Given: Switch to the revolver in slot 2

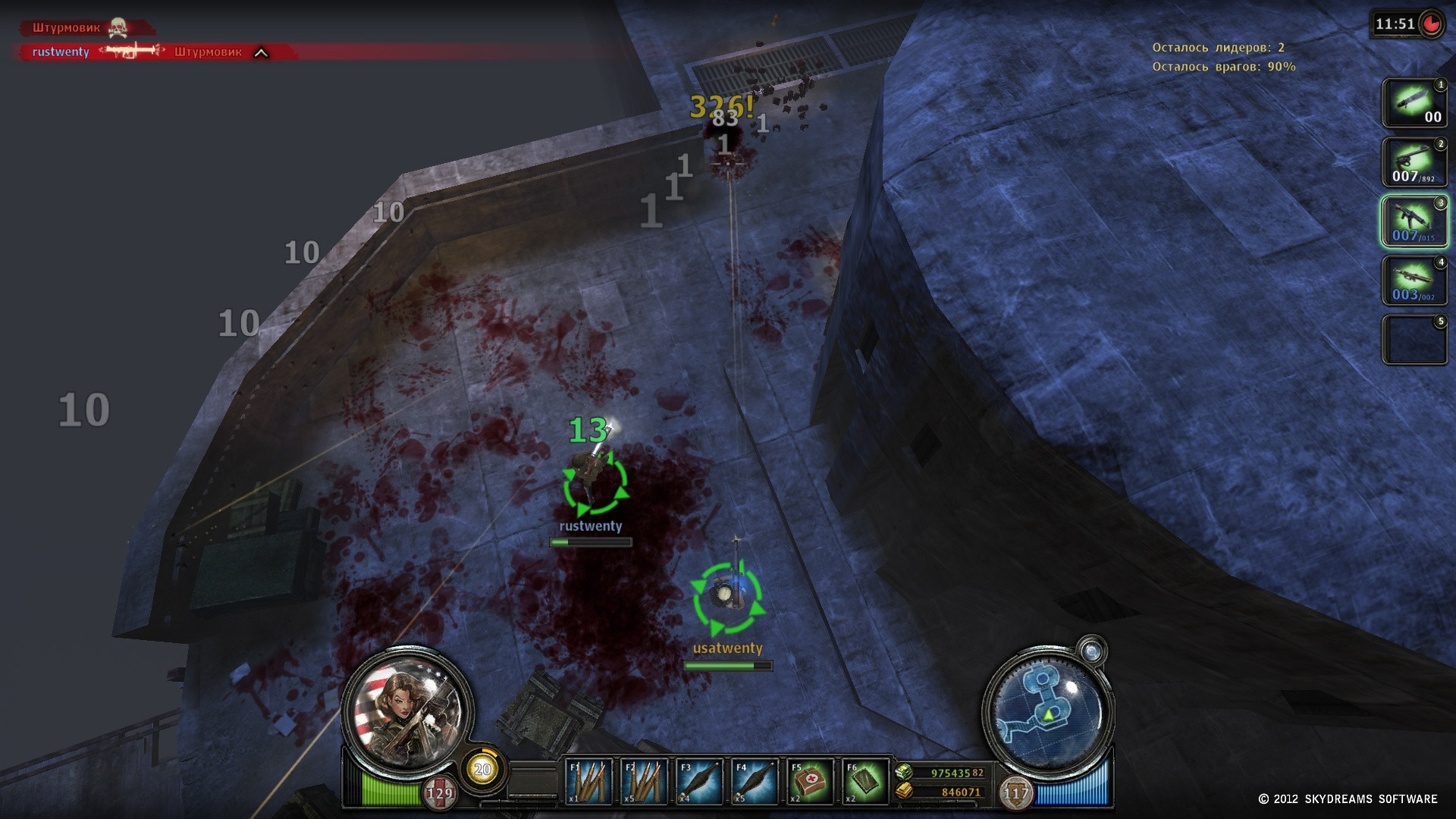Looking at the screenshot, I should pyautogui.click(x=1414, y=162).
